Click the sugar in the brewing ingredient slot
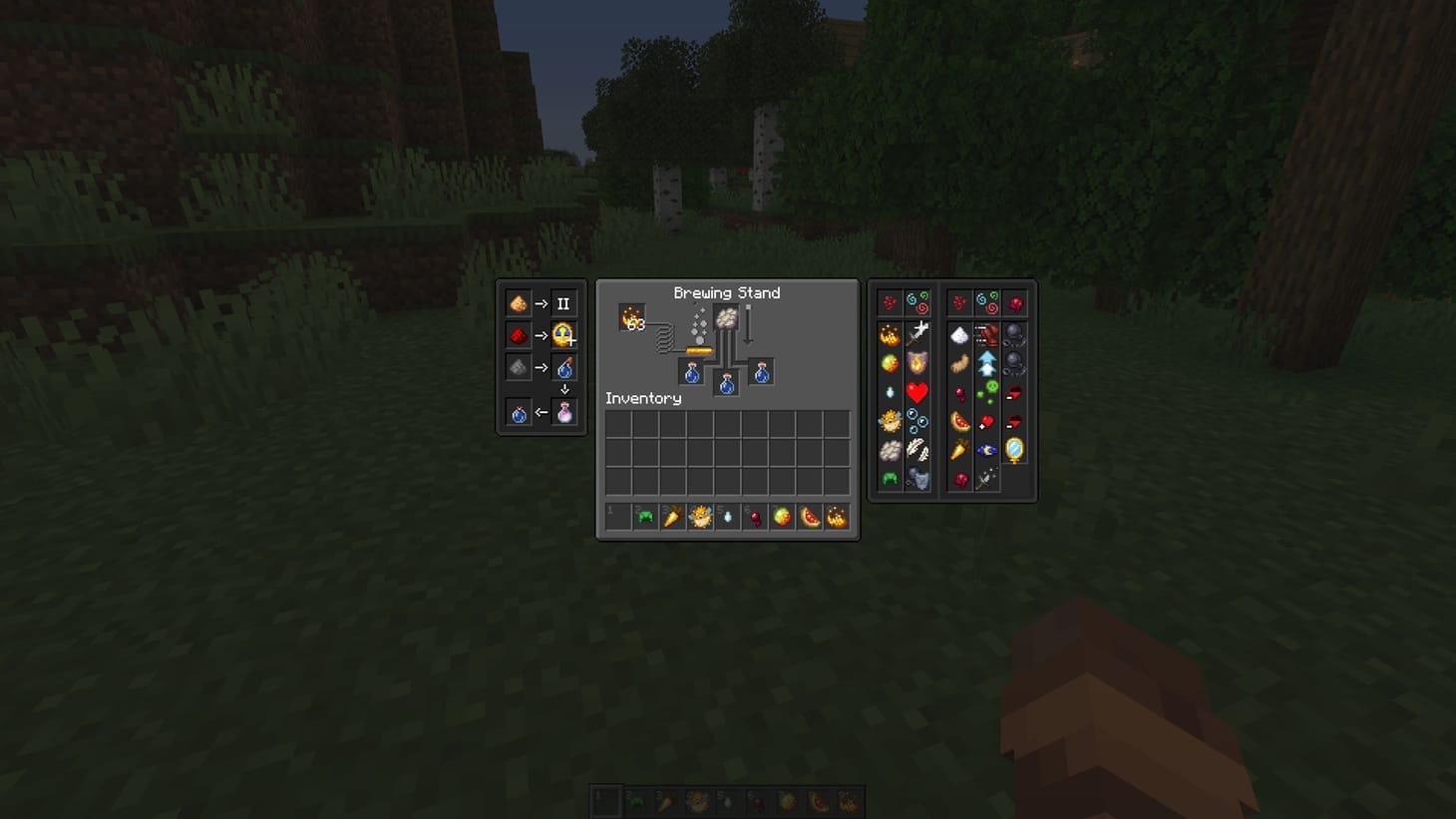The width and height of the screenshot is (1456, 819). pyautogui.click(x=727, y=317)
